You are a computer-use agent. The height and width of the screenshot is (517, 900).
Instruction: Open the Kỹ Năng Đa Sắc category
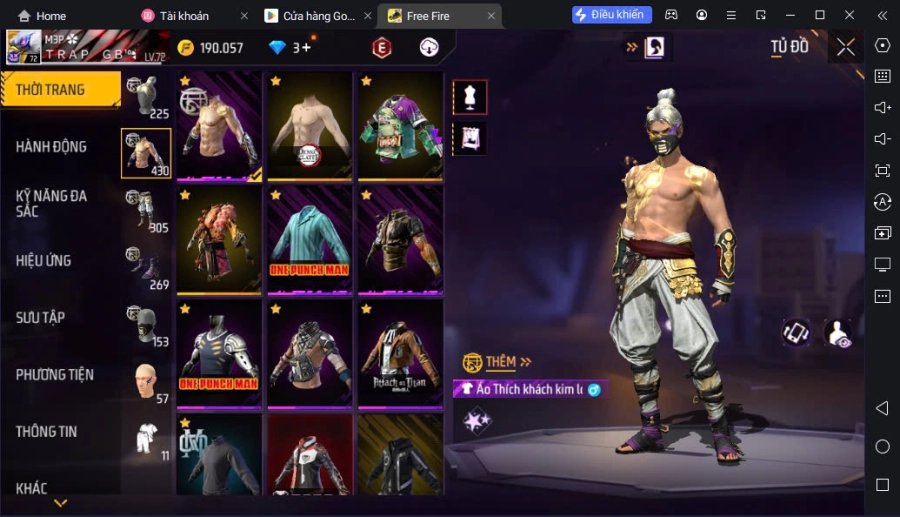(52, 203)
